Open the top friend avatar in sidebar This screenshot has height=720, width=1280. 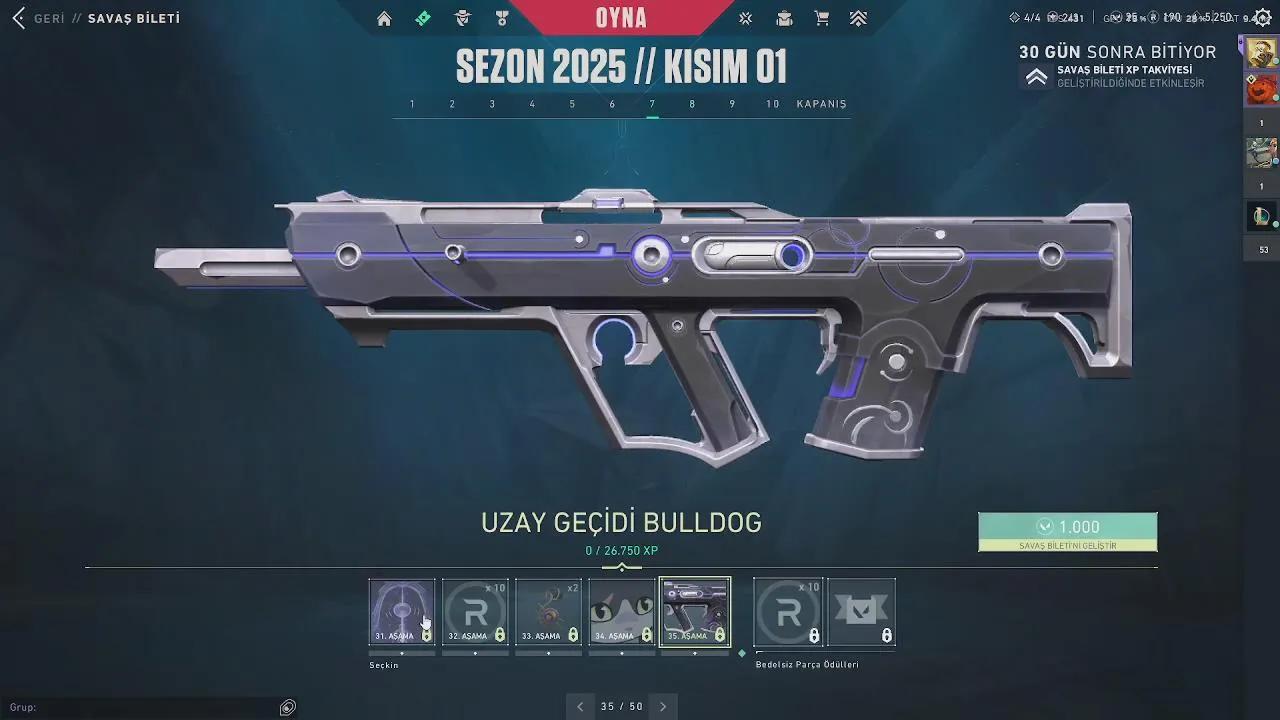[x=1260, y=53]
